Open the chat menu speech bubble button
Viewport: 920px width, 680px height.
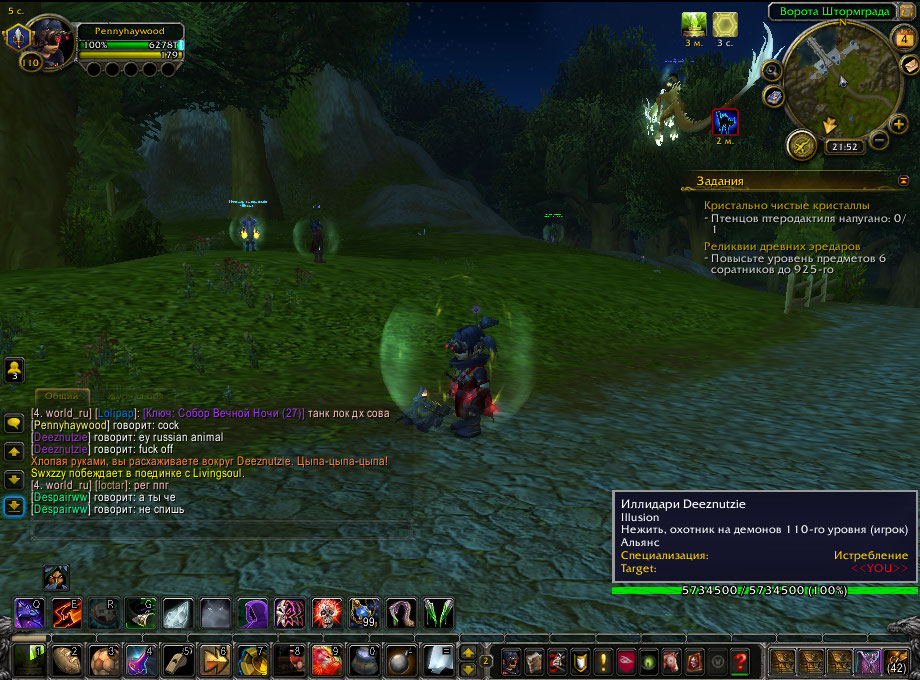(15, 423)
